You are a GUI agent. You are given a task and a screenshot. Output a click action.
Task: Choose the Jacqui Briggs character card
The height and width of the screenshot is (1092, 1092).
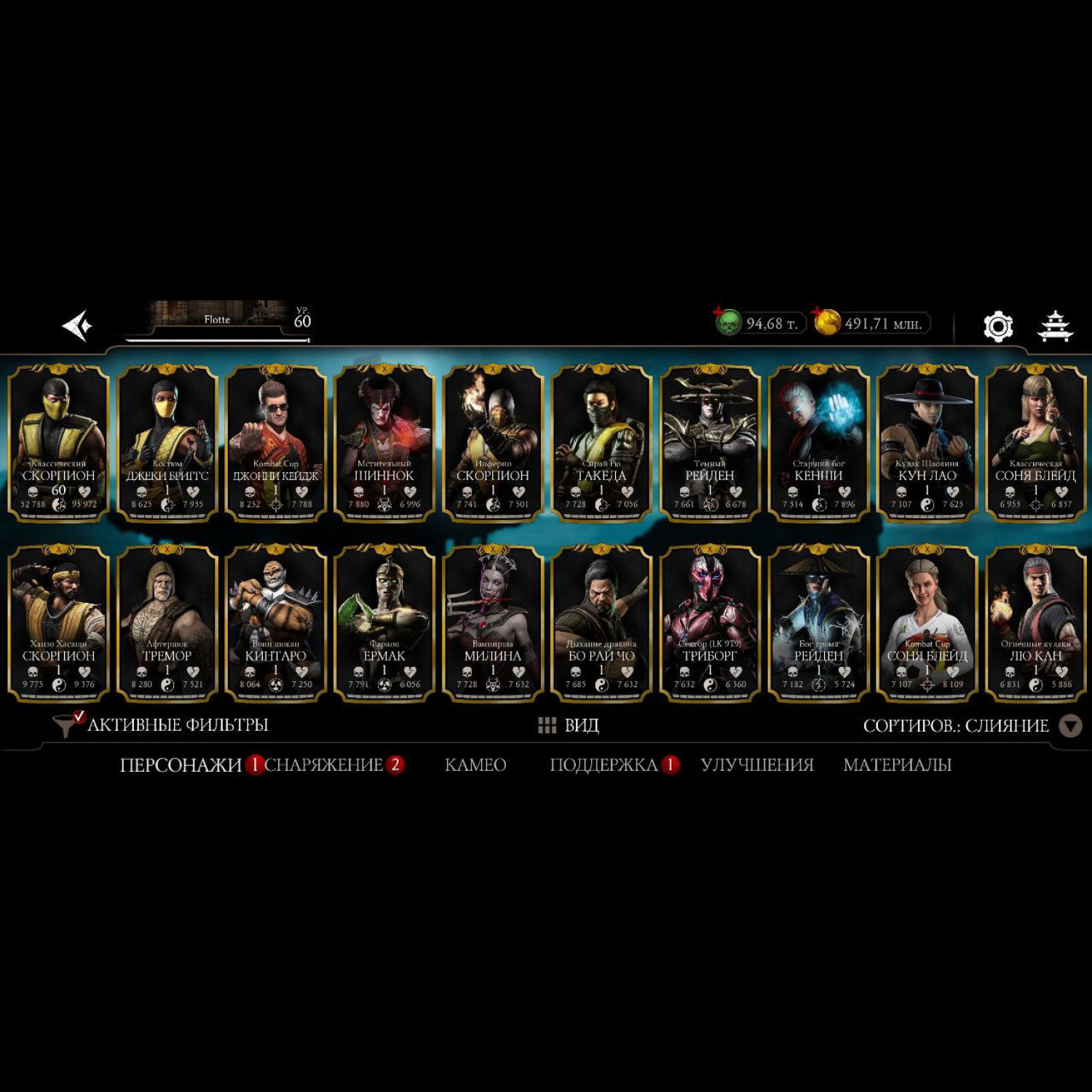click(167, 443)
